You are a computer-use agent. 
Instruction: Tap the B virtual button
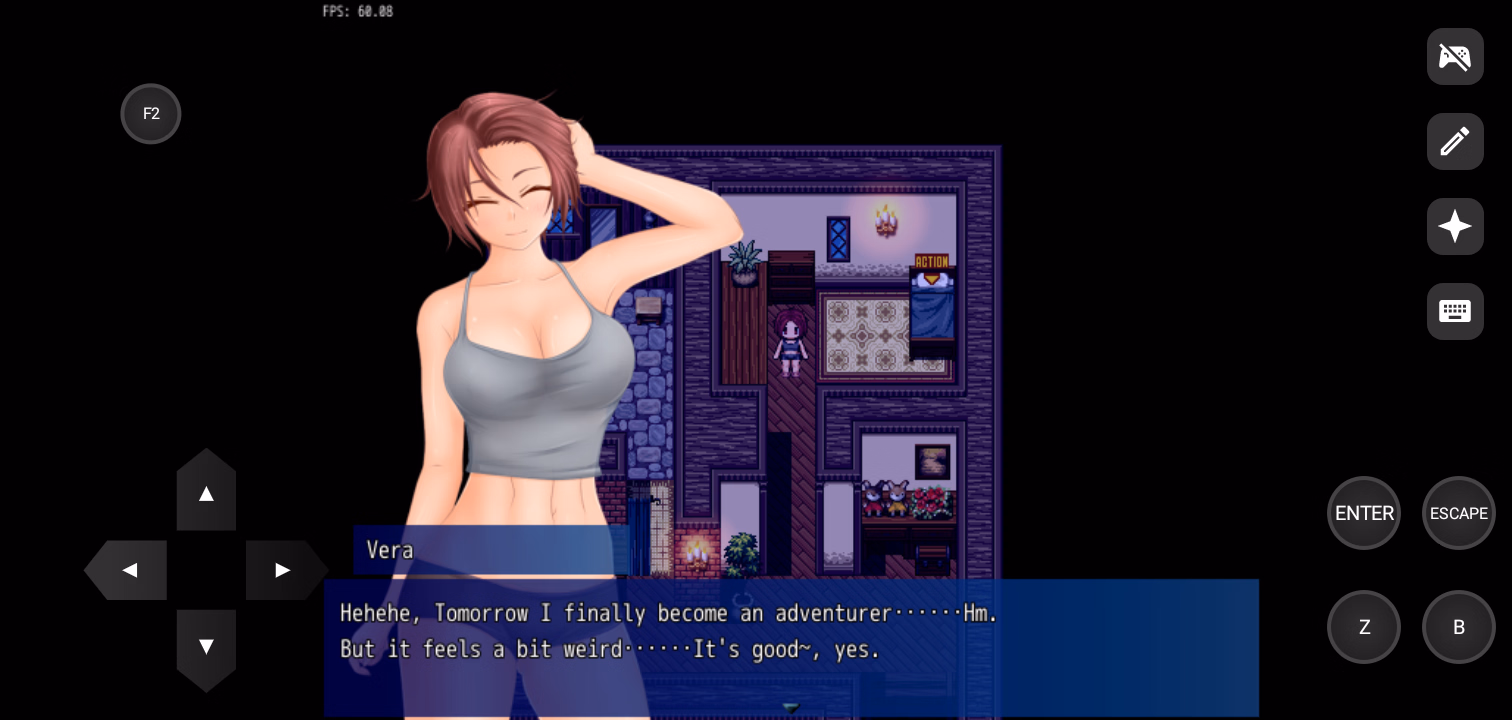pos(1458,627)
